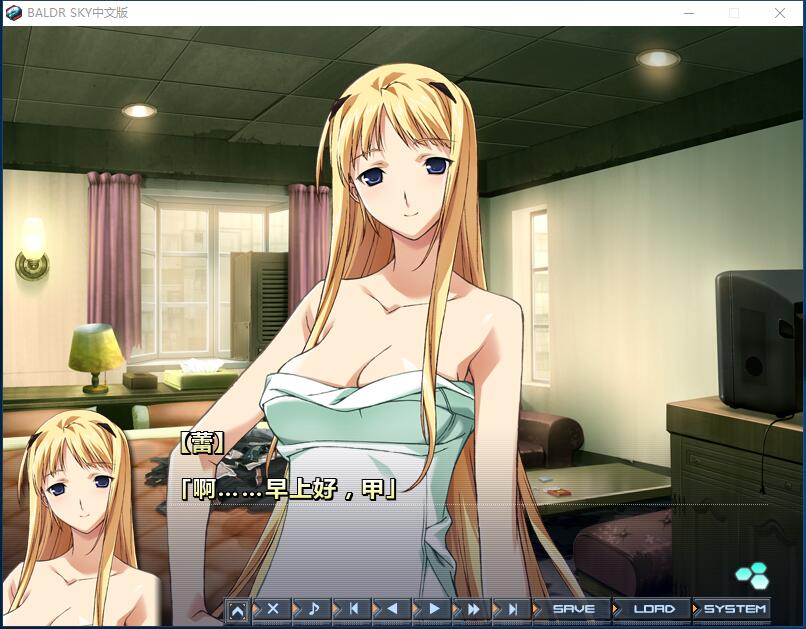
Task: Hide the text window with the X button
Action: [272, 608]
